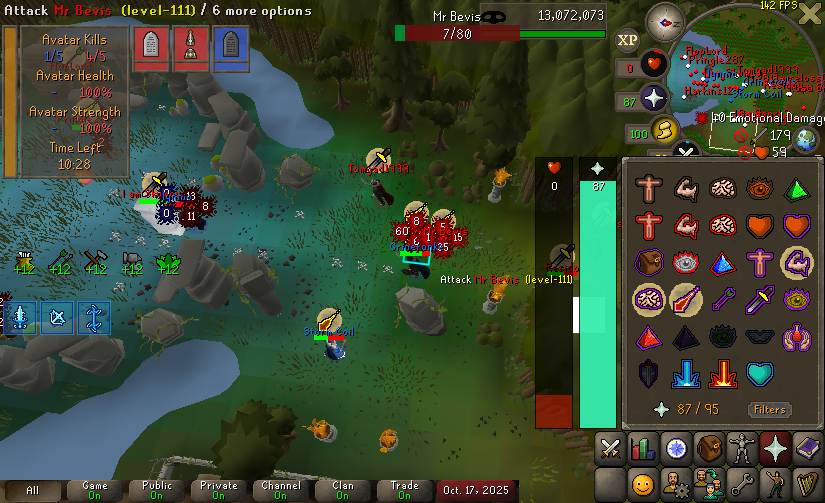Open the Emotes tab

coord(775,485)
